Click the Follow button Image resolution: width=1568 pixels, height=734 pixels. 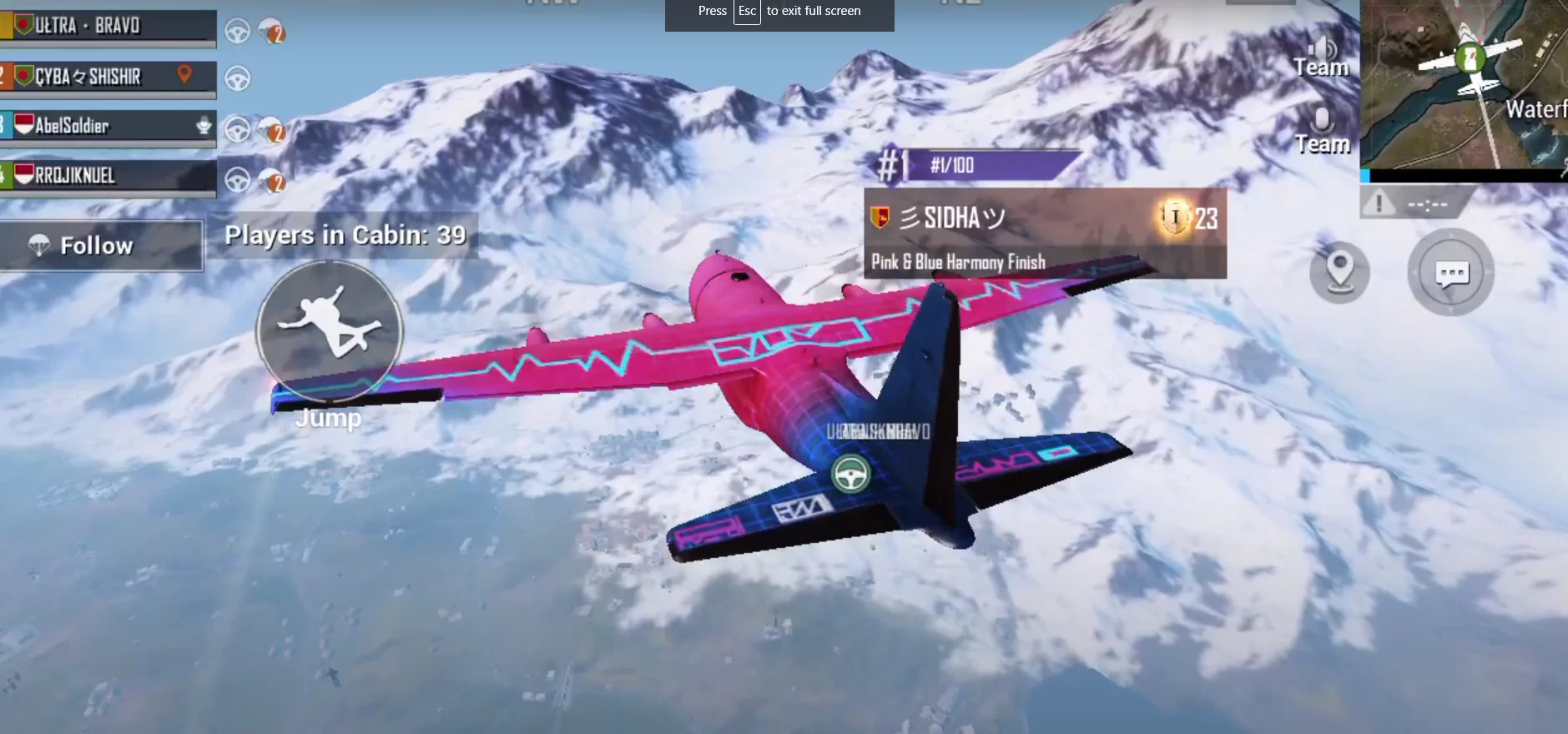[100, 245]
